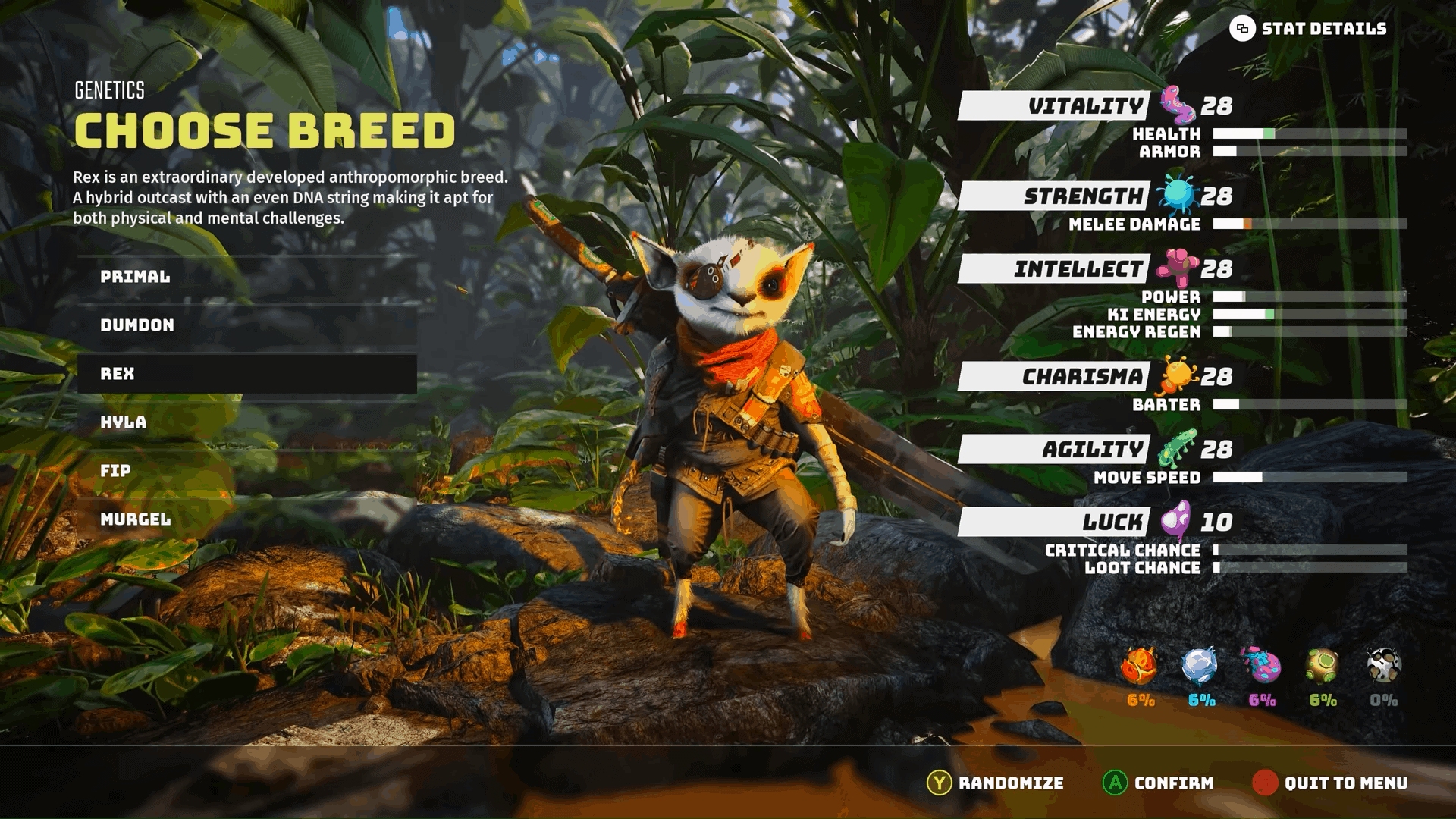Select the Hyla breed option
The height and width of the screenshot is (819, 1456).
coord(243,423)
